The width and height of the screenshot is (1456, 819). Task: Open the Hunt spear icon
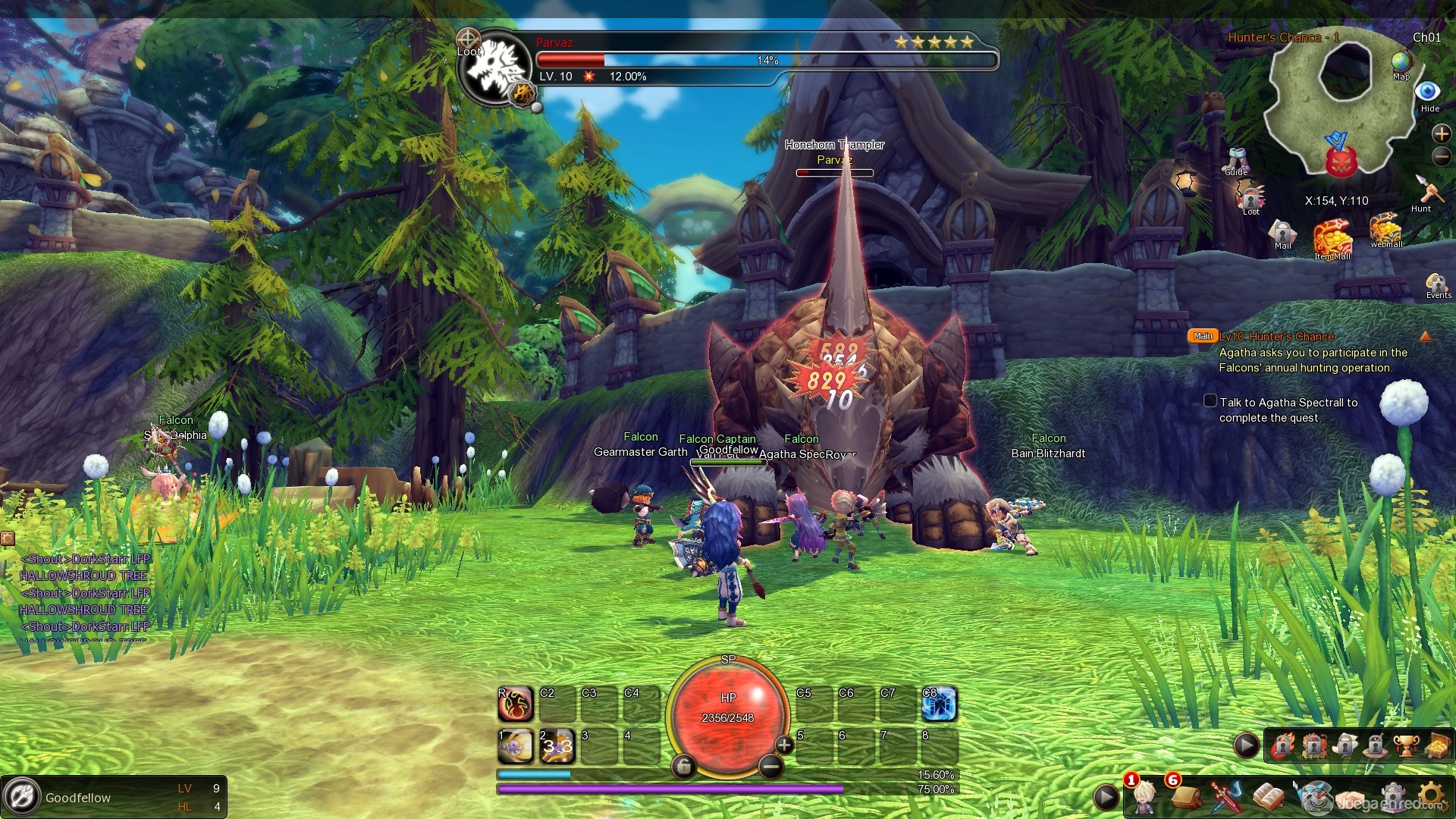[1427, 190]
